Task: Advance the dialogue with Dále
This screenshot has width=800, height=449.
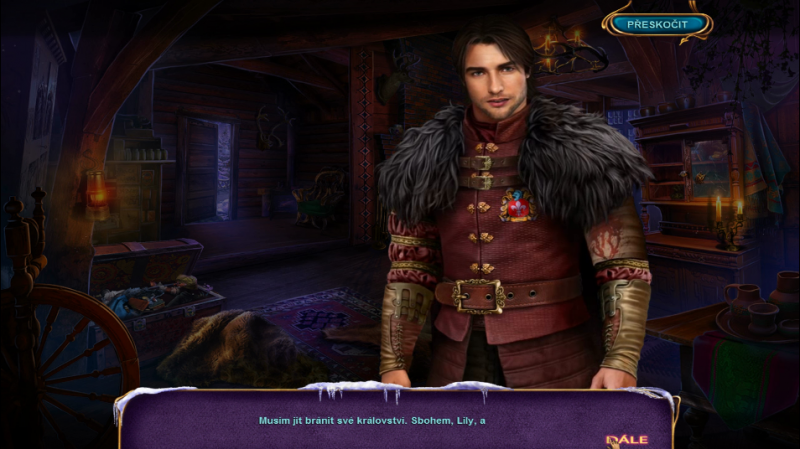Action: click(x=628, y=439)
